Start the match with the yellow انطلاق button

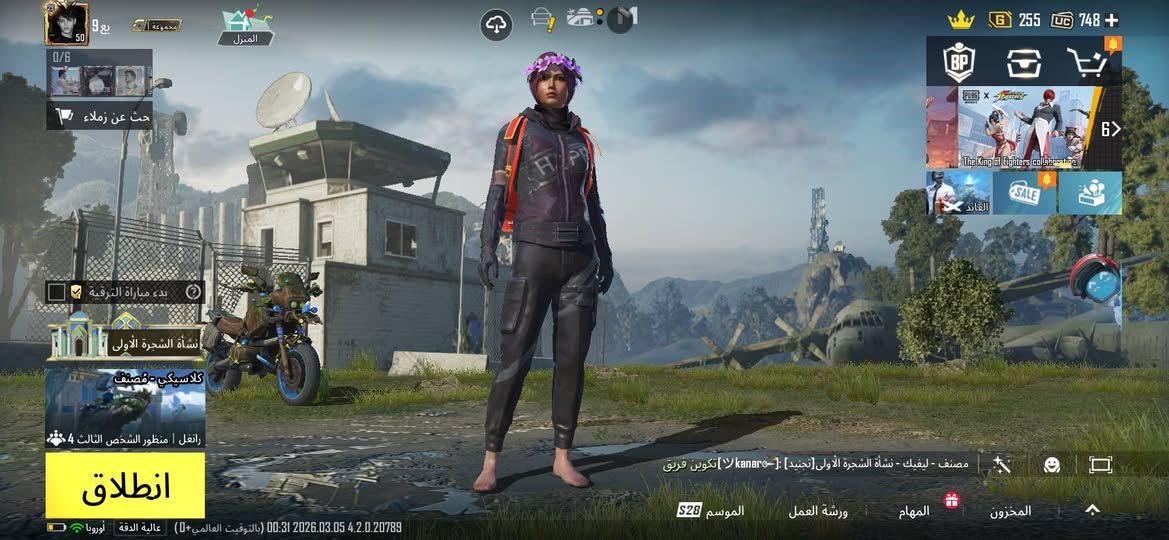pyautogui.click(x=125, y=486)
